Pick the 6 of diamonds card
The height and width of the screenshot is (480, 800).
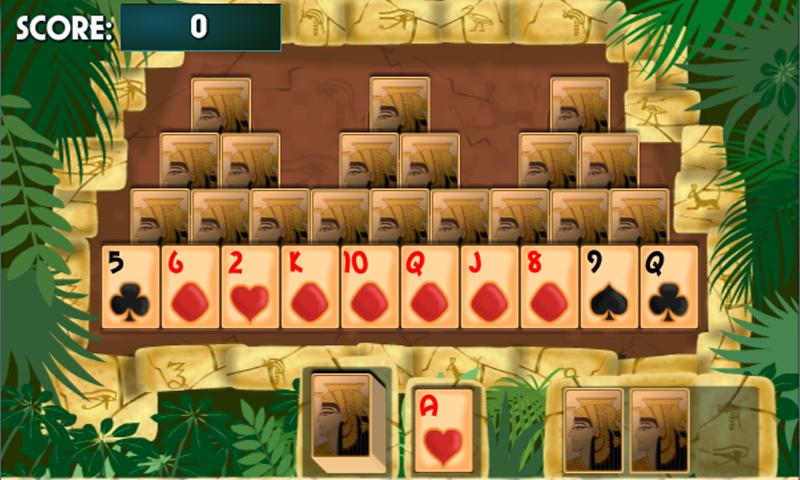(x=191, y=288)
